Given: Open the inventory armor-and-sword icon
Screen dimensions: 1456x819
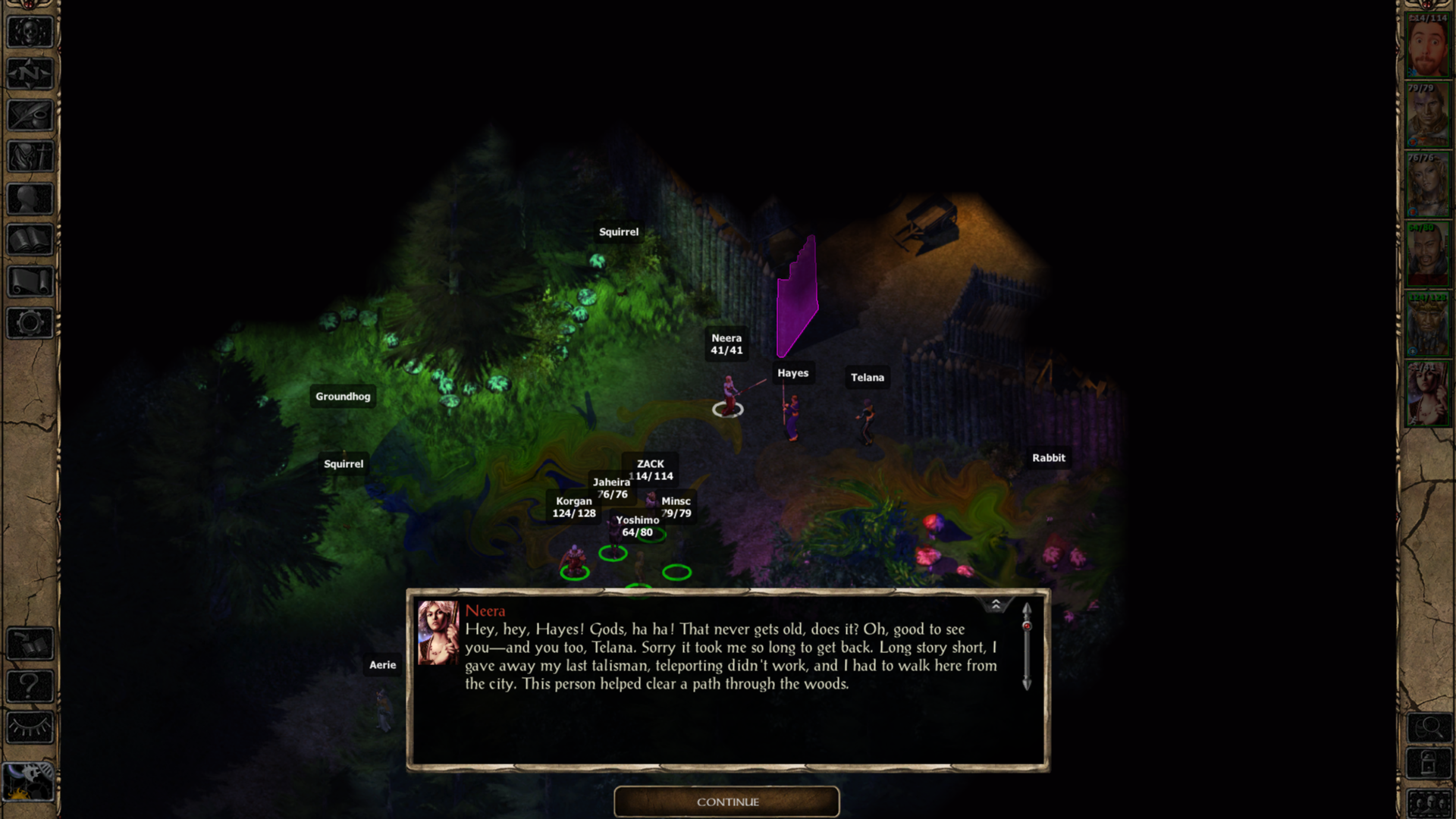Looking at the screenshot, I should click(x=30, y=157).
